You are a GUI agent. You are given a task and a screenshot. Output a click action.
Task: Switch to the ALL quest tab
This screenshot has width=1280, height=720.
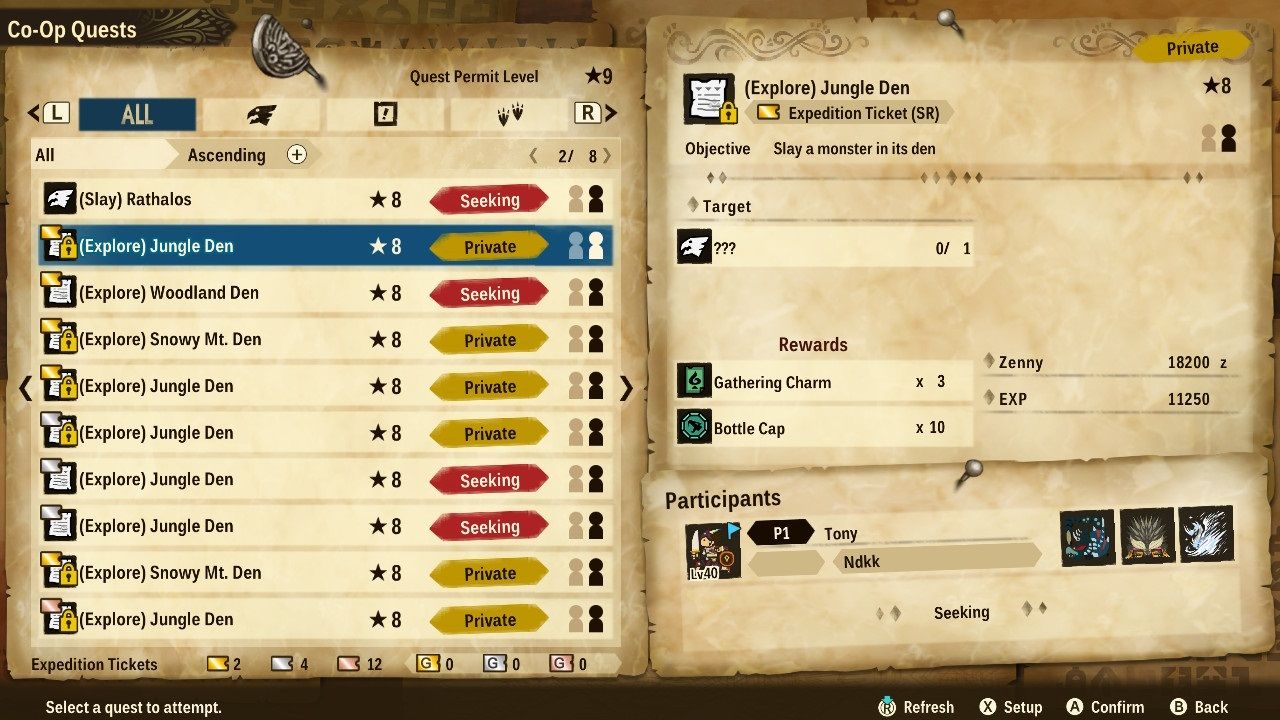[137, 114]
